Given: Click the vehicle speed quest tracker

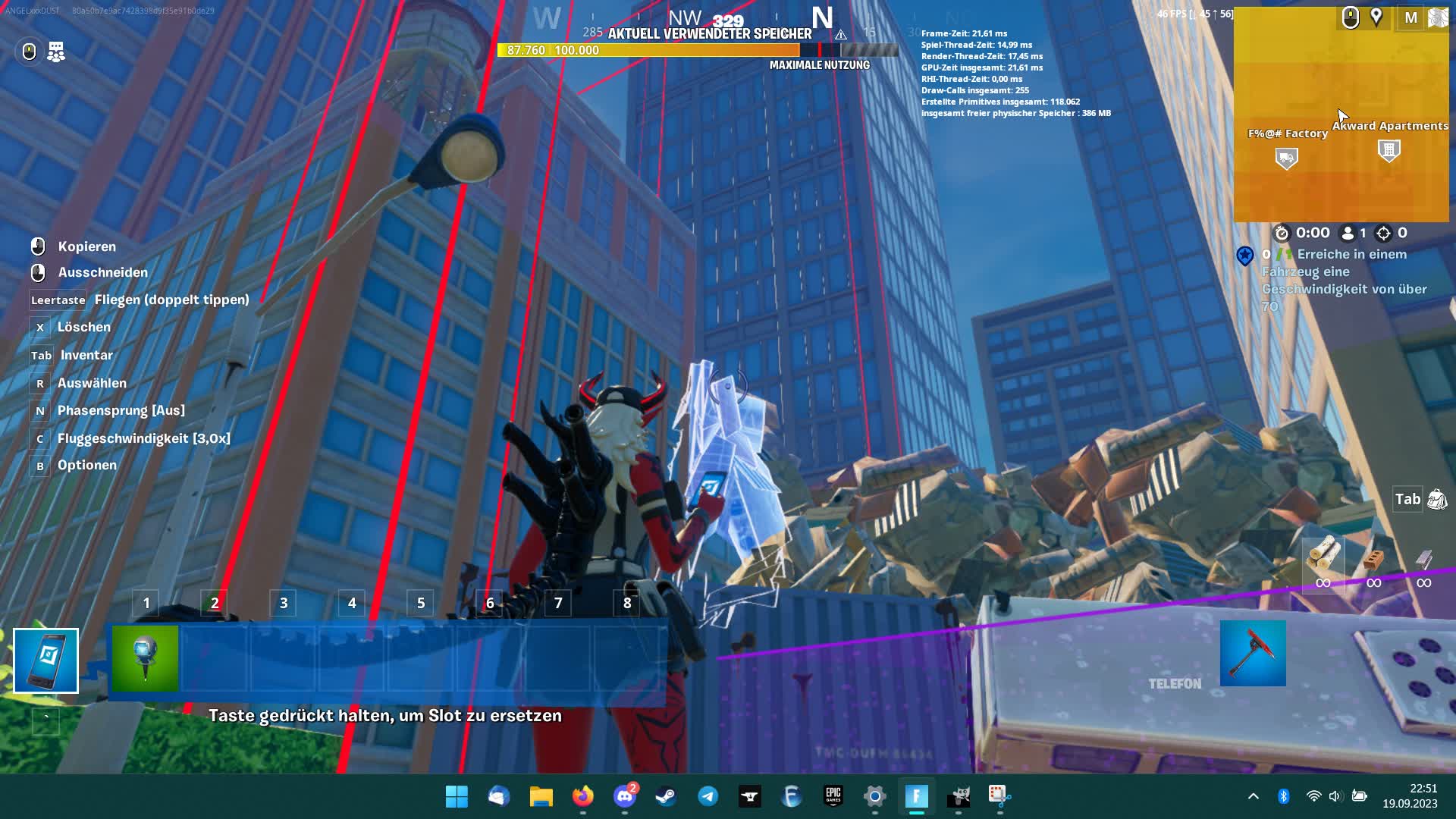Looking at the screenshot, I should (1344, 280).
